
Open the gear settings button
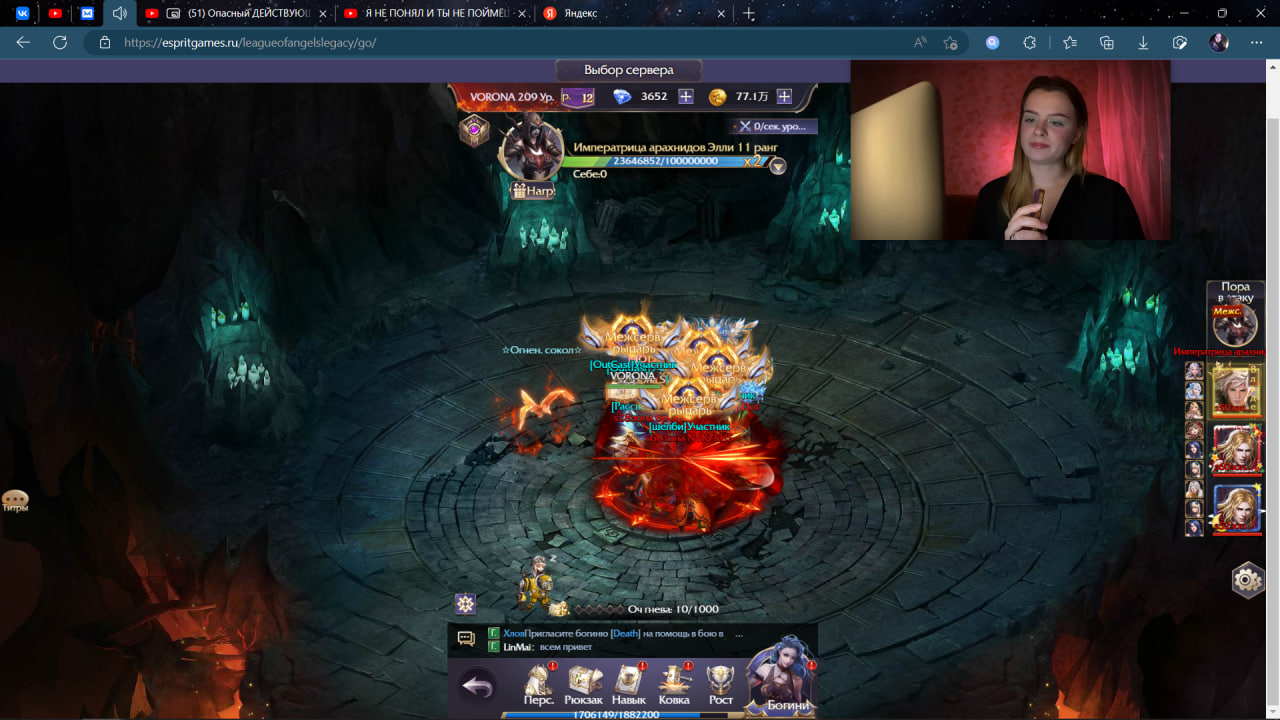(1247, 579)
